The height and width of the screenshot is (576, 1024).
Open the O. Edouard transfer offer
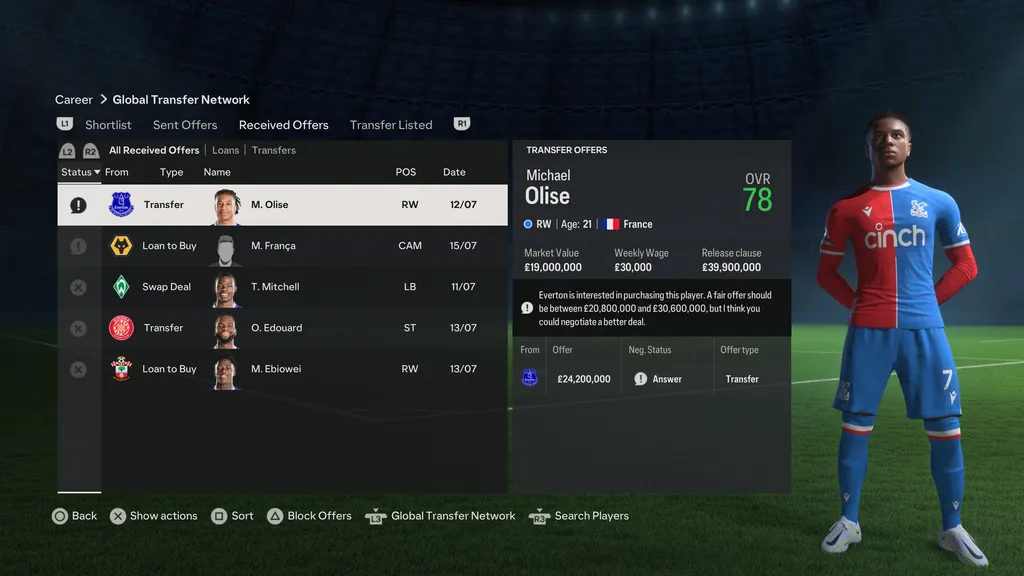[x=282, y=328]
